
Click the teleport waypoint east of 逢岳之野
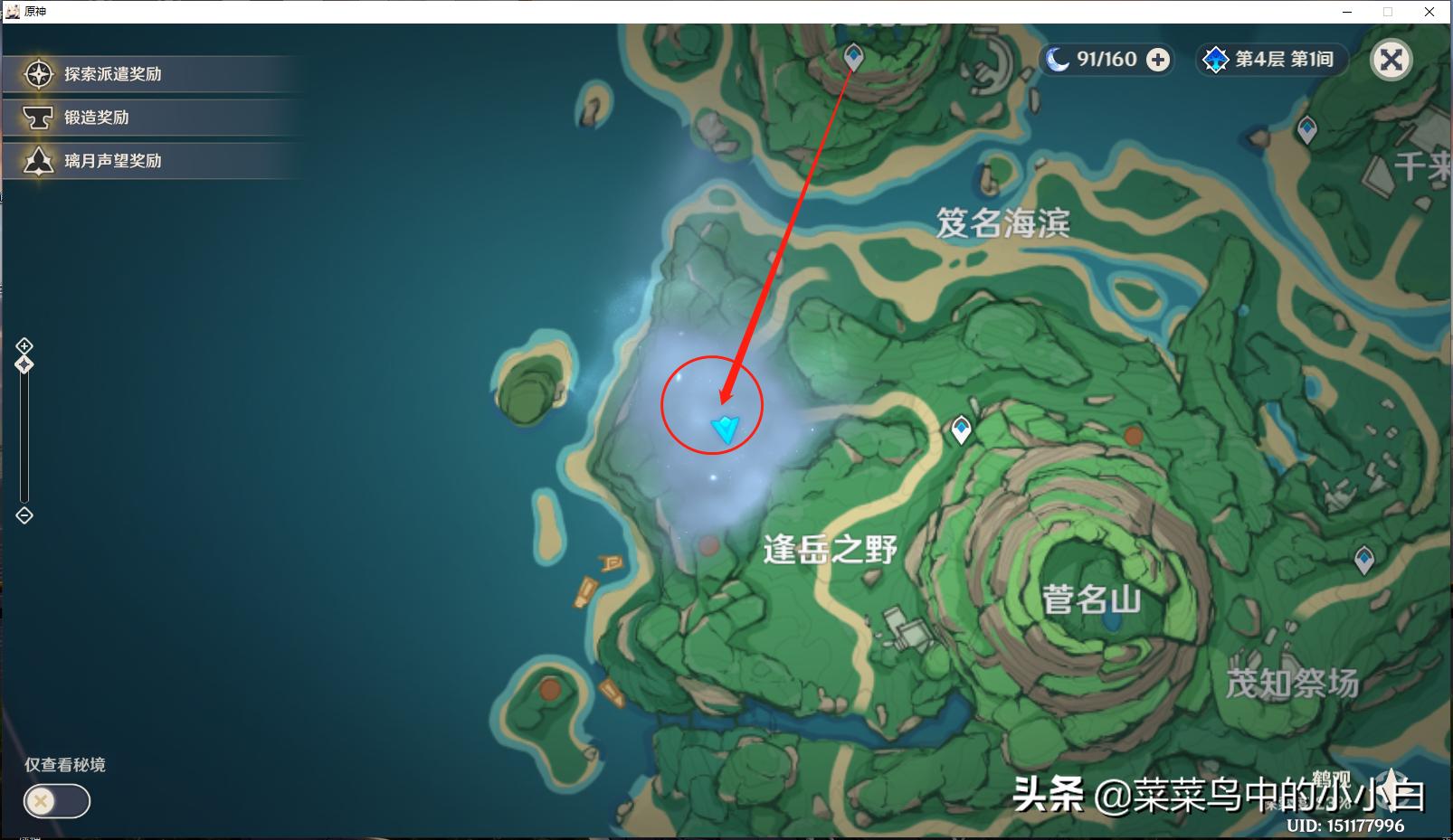click(960, 430)
